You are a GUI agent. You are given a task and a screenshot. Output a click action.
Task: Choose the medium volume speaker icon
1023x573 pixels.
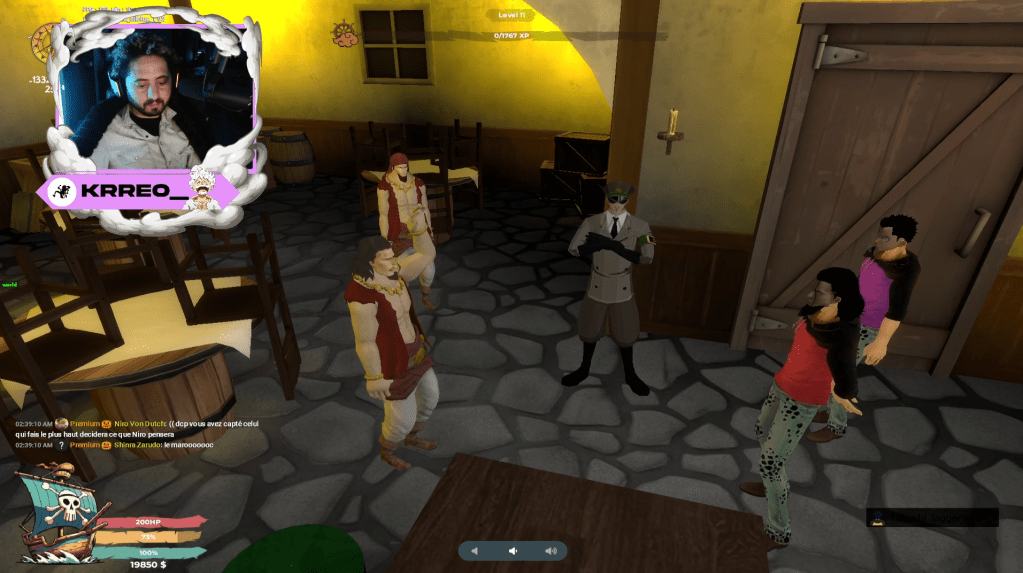[x=513, y=551]
